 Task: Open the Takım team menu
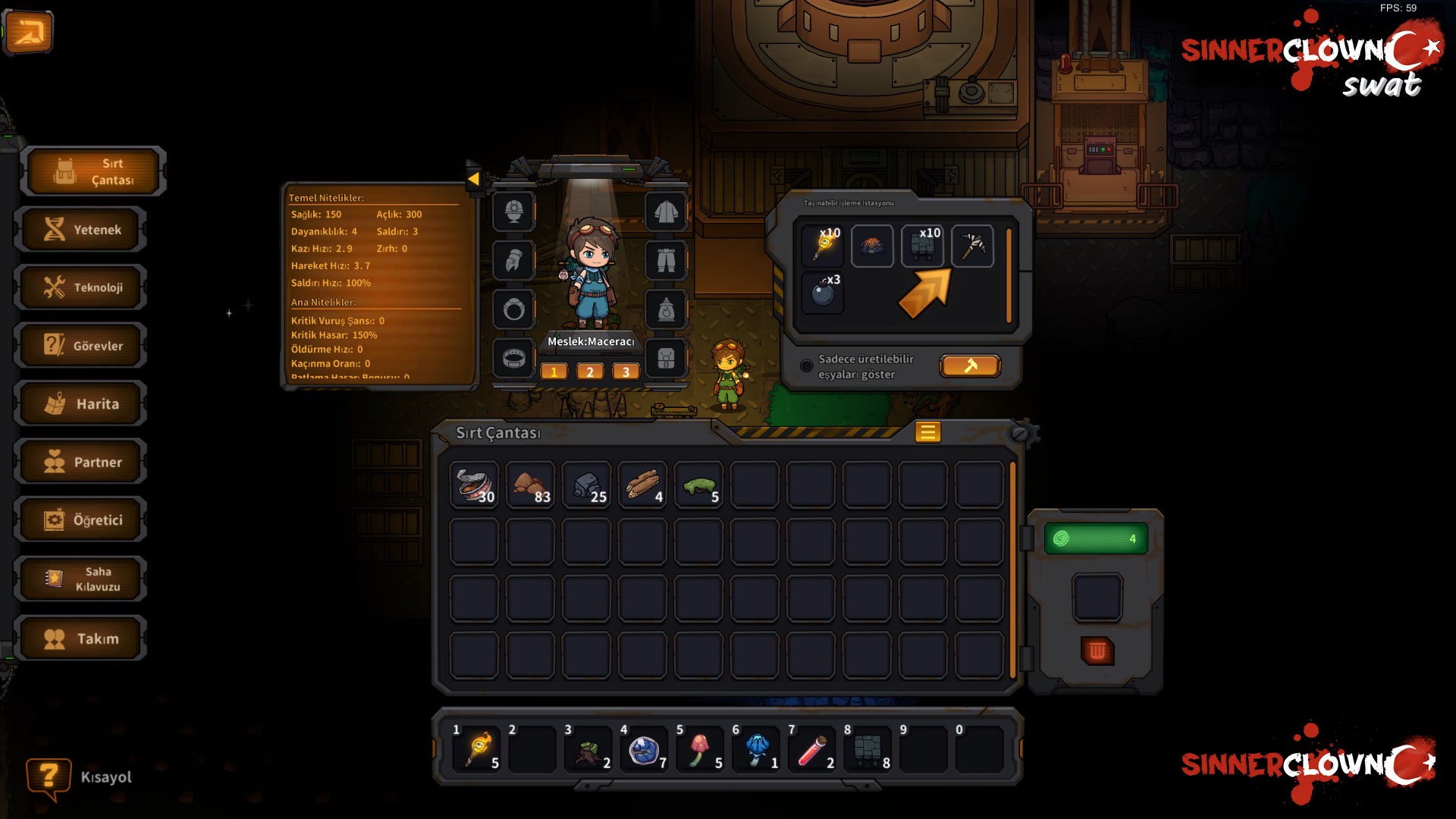pos(82,639)
